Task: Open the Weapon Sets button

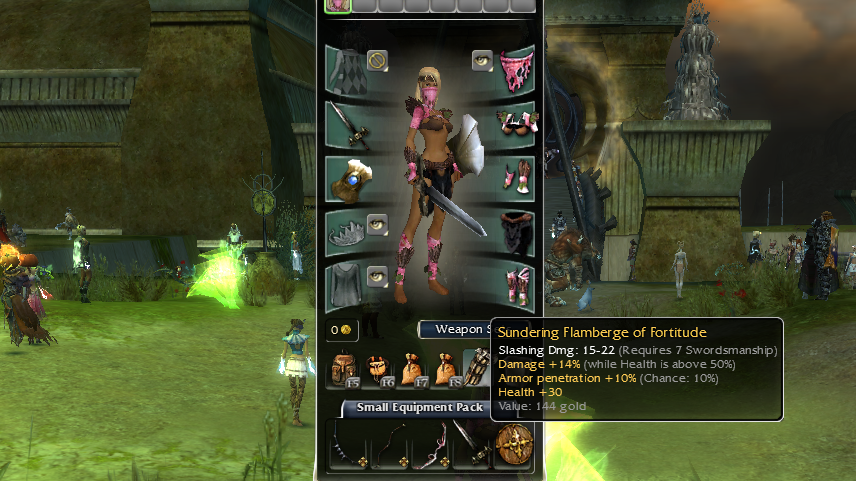Action: 455,329
